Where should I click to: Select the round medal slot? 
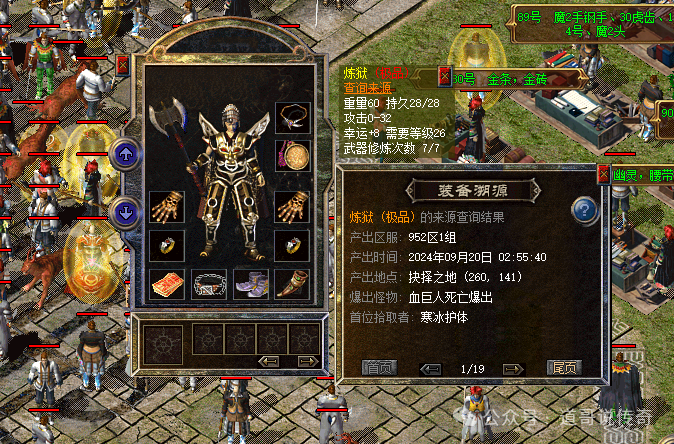pyautogui.click(x=292, y=156)
